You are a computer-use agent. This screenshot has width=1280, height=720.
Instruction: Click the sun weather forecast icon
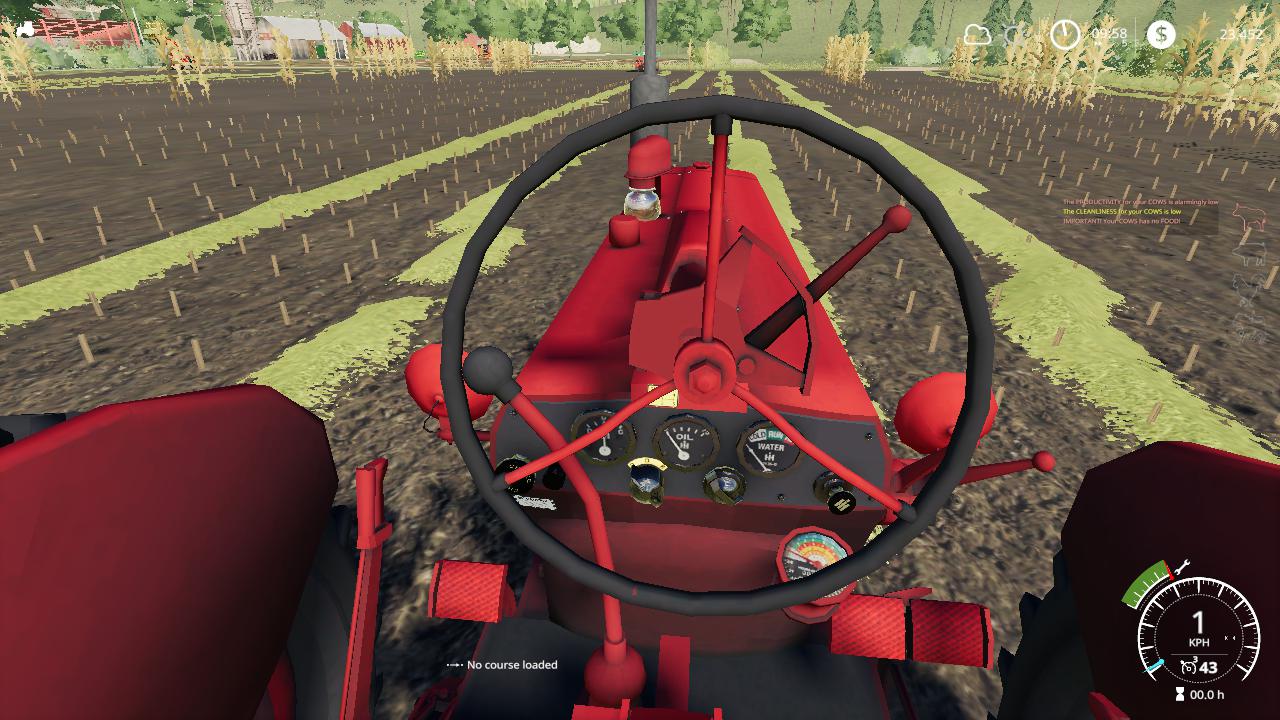(x=1012, y=33)
